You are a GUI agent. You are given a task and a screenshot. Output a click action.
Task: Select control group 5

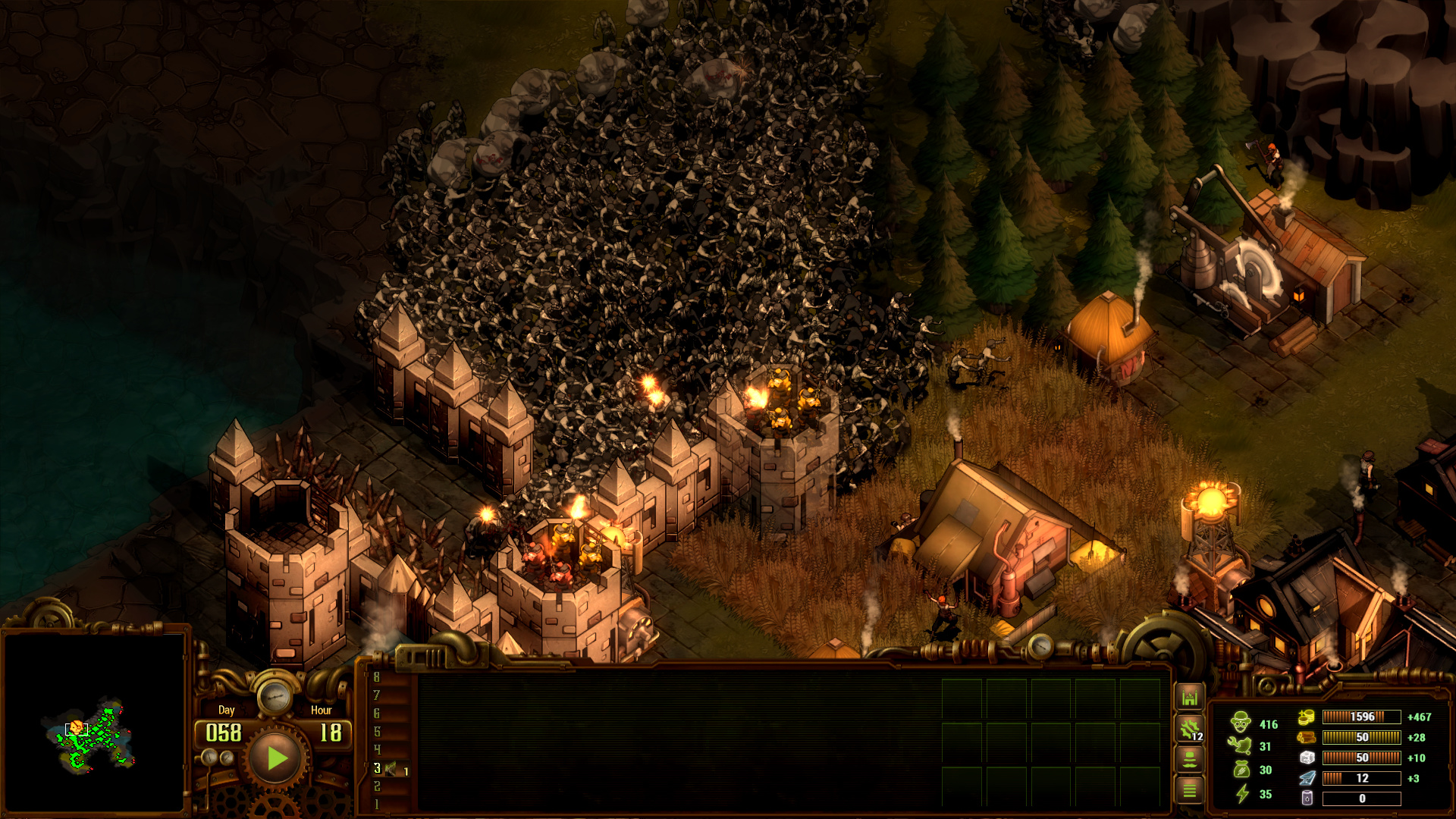coord(377,732)
